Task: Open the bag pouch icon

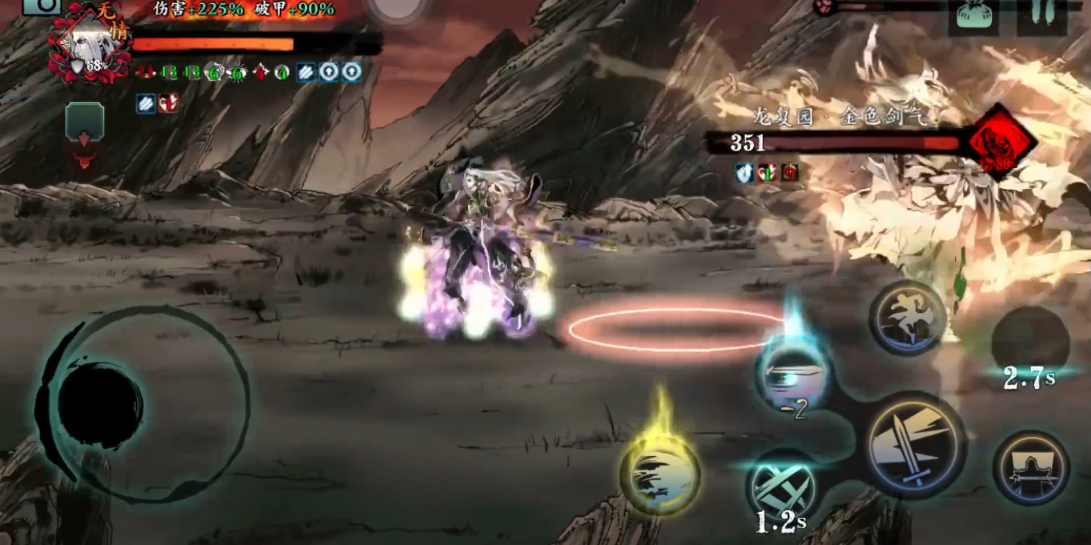Action: pos(973,17)
